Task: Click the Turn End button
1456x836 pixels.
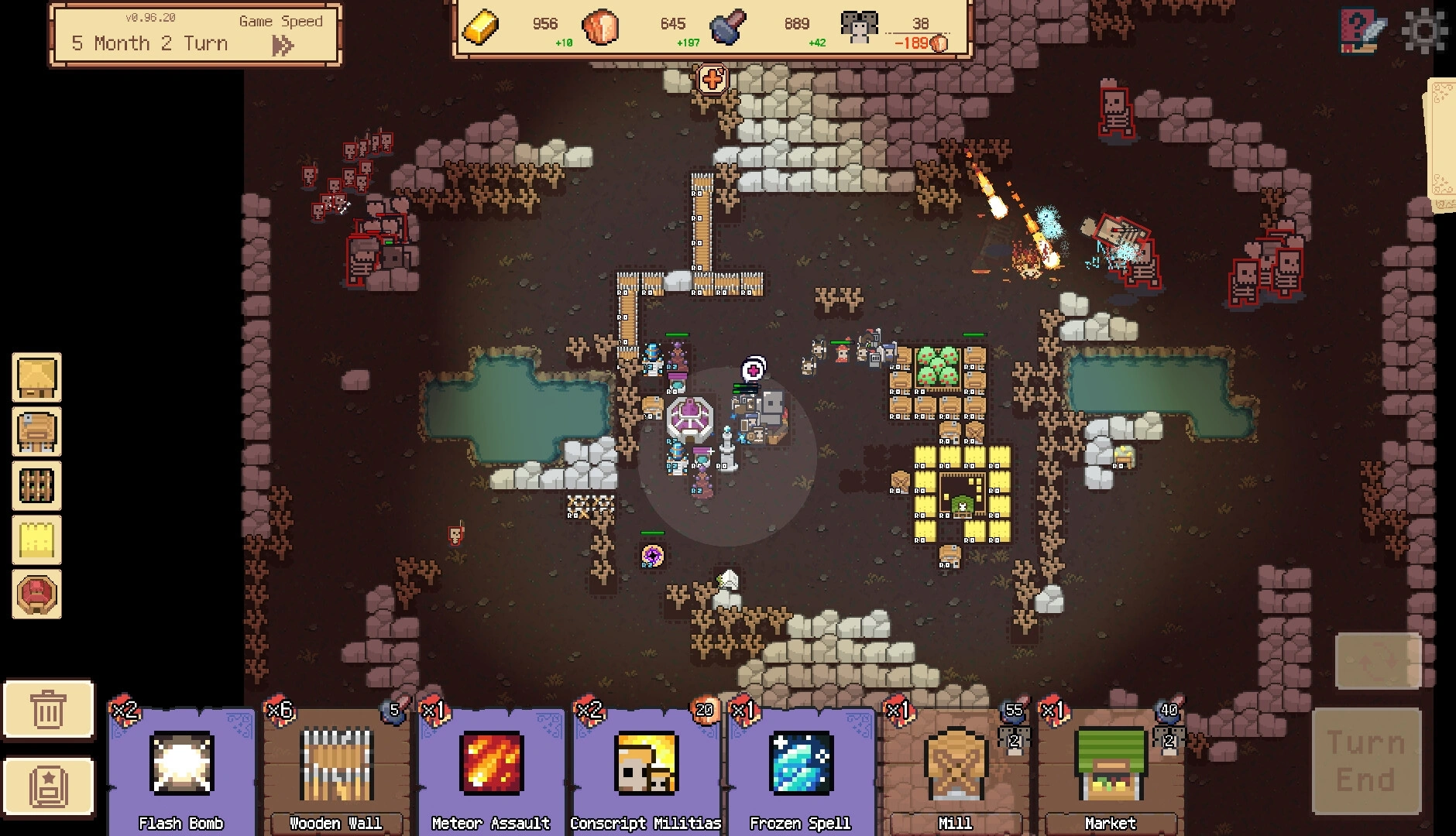Action: point(1366,762)
